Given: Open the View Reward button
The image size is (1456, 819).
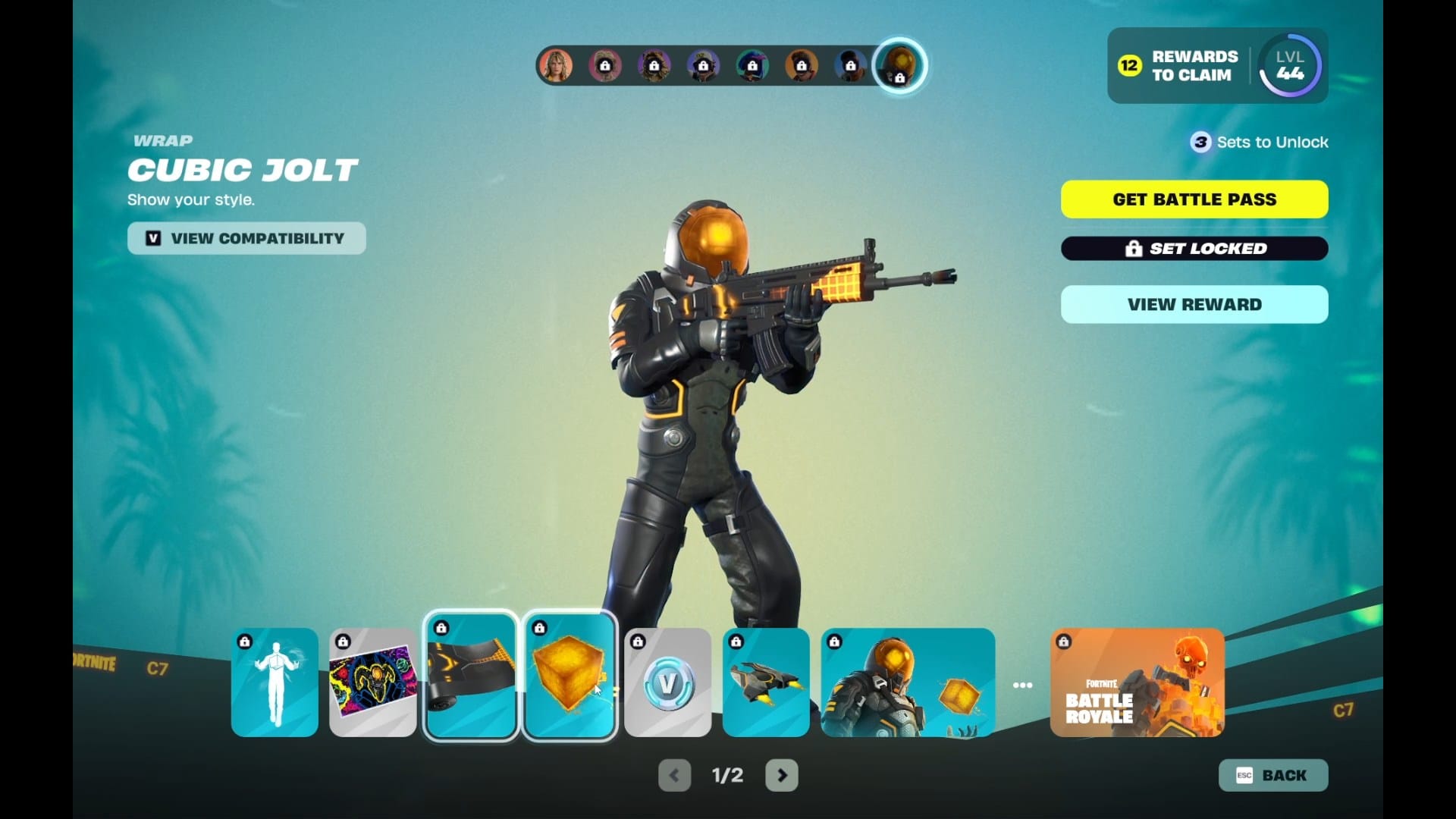Looking at the screenshot, I should click(x=1194, y=304).
